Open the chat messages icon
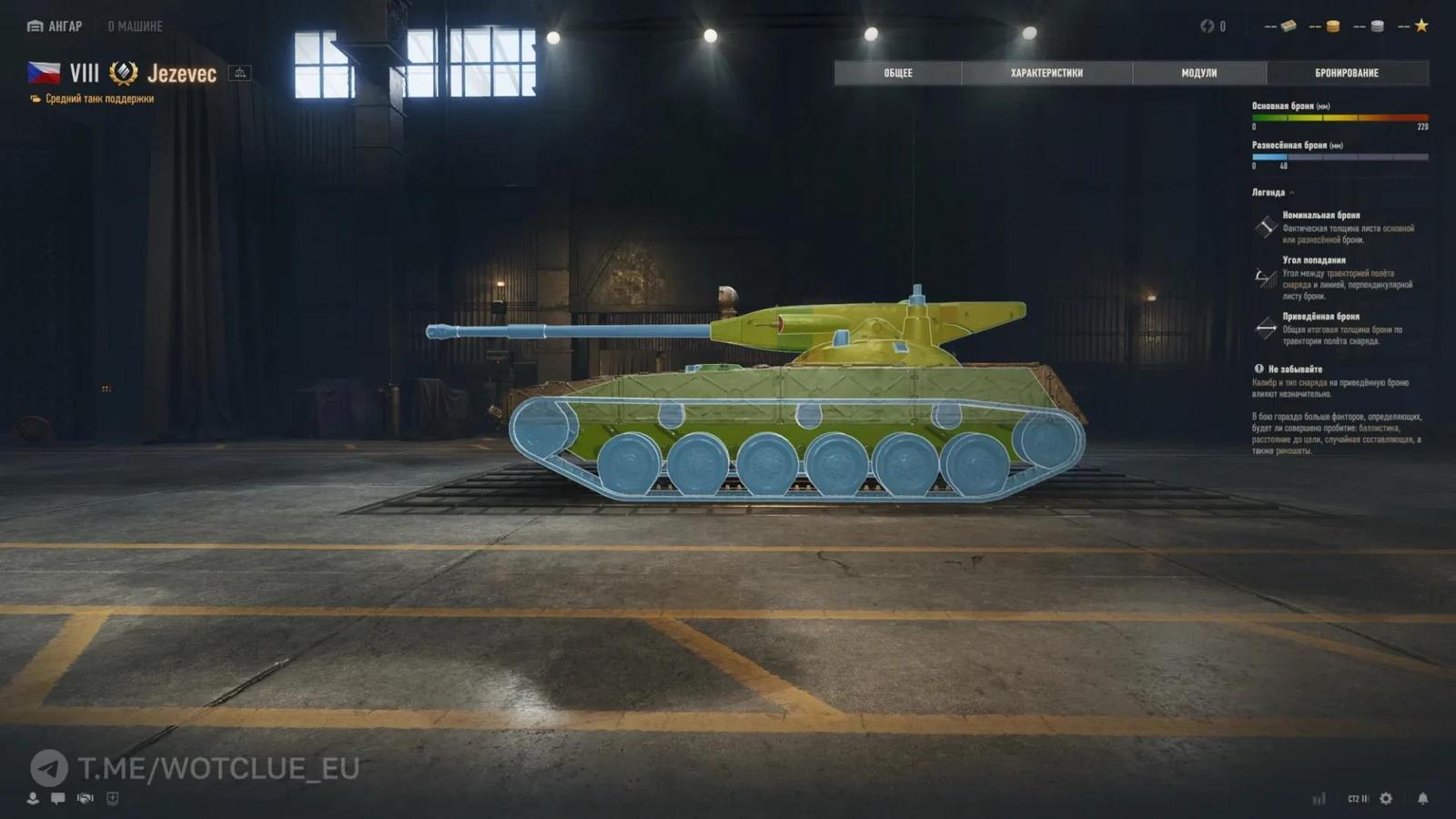 click(x=57, y=798)
